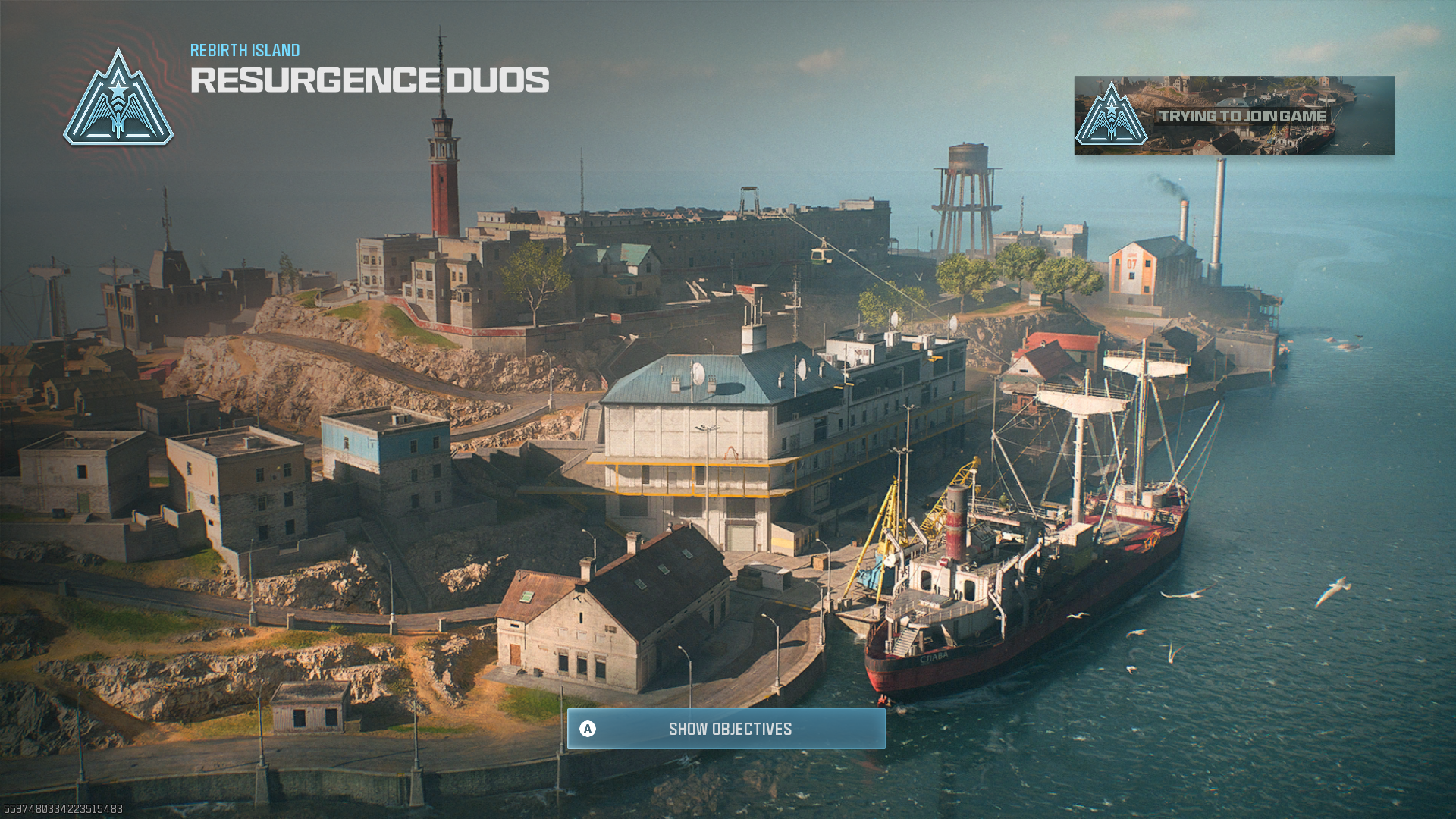Click the Show Objectives button
1456x819 pixels.
point(726,729)
